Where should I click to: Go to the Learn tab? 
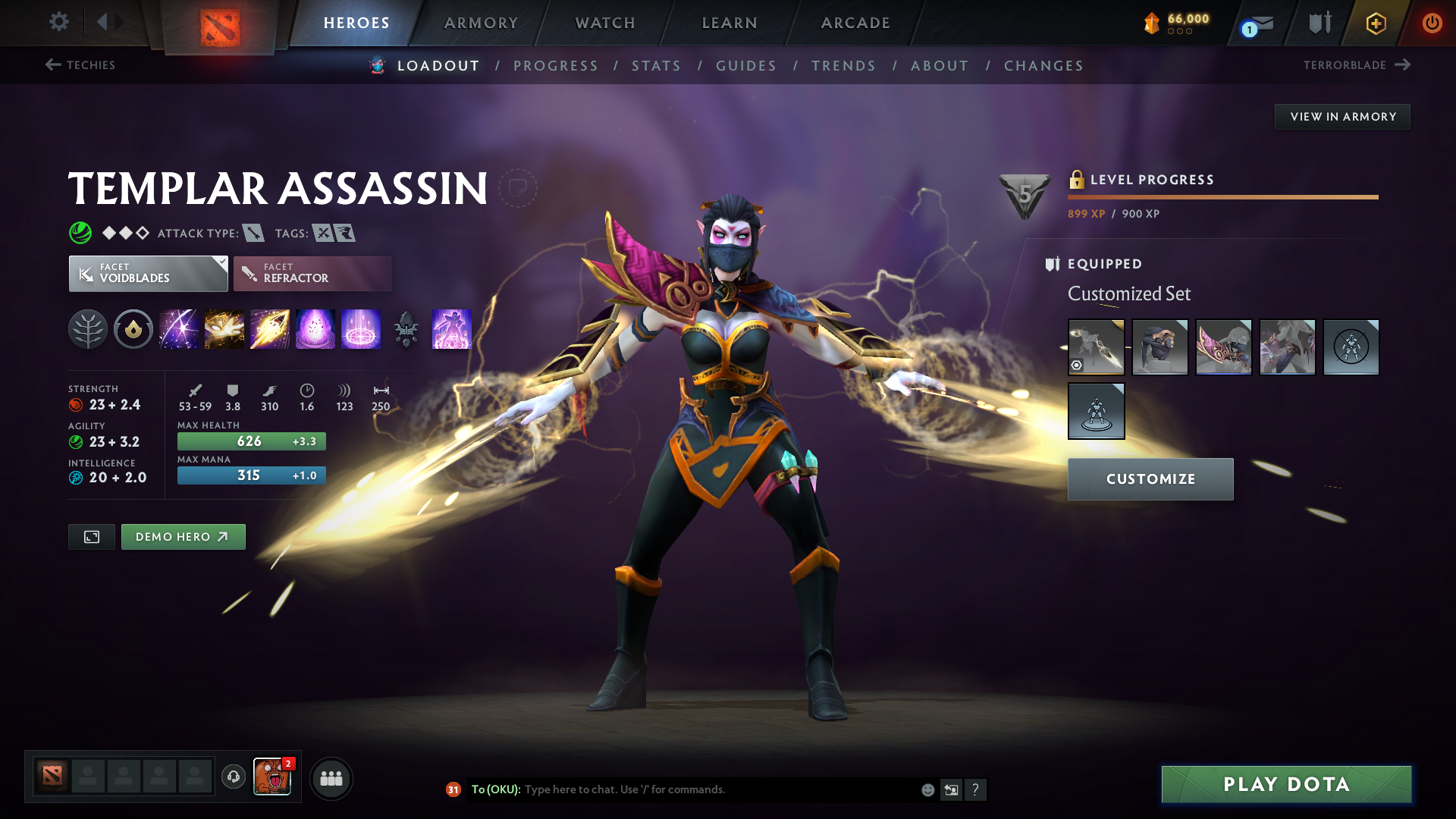[730, 23]
